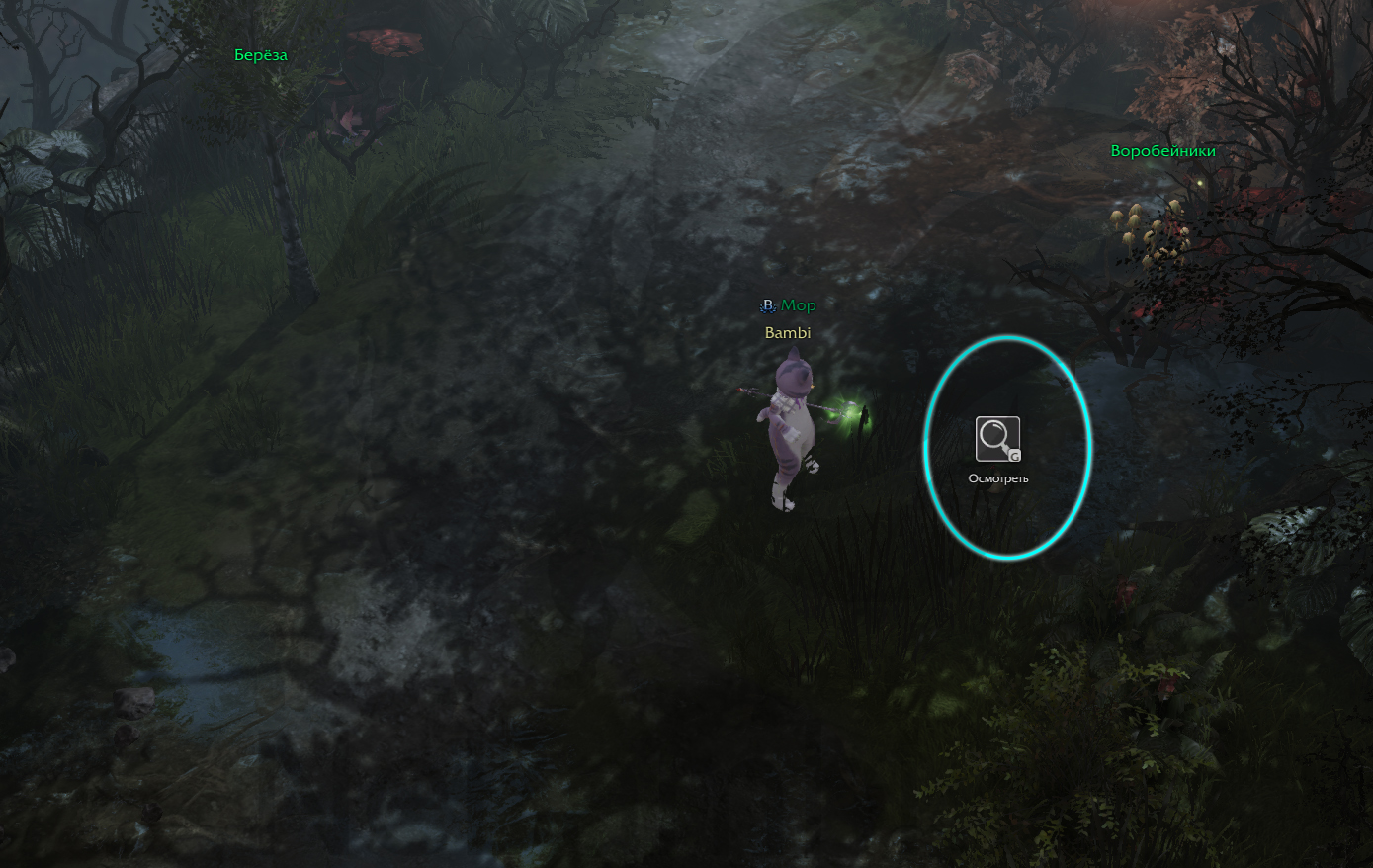Click the magnifying glass Осмотреть icon
This screenshot has width=1373, height=868.
[x=997, y=439]
